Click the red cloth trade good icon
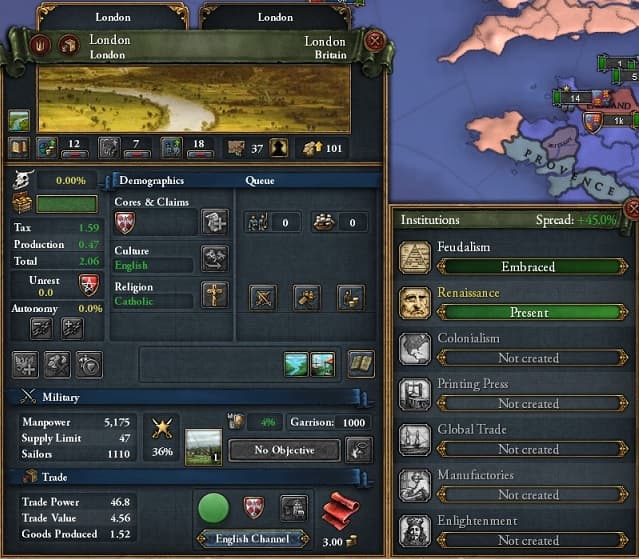This screenshot has height=559, width=639. (340, 513)
